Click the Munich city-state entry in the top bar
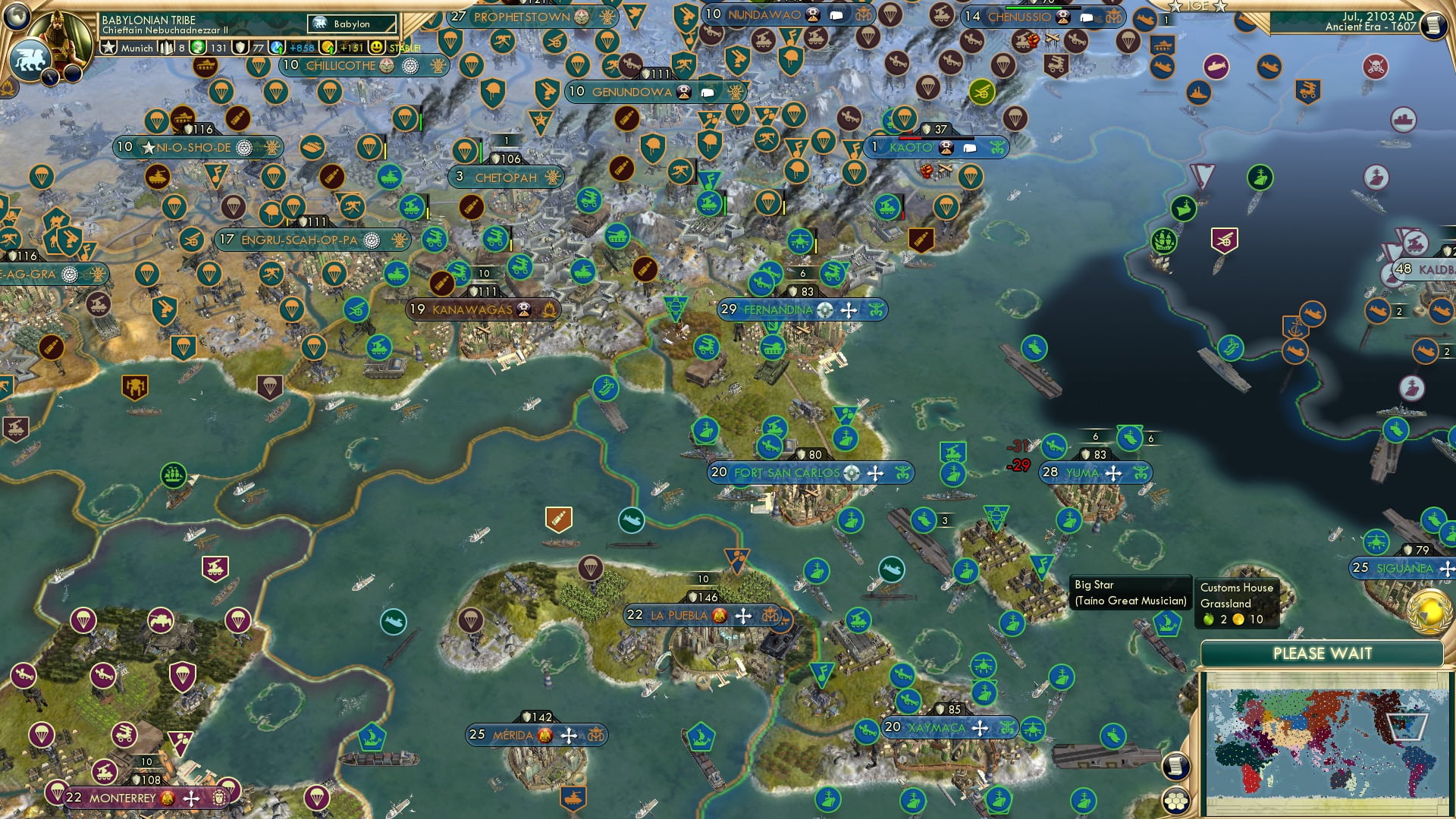 click(x=137, y=47)
